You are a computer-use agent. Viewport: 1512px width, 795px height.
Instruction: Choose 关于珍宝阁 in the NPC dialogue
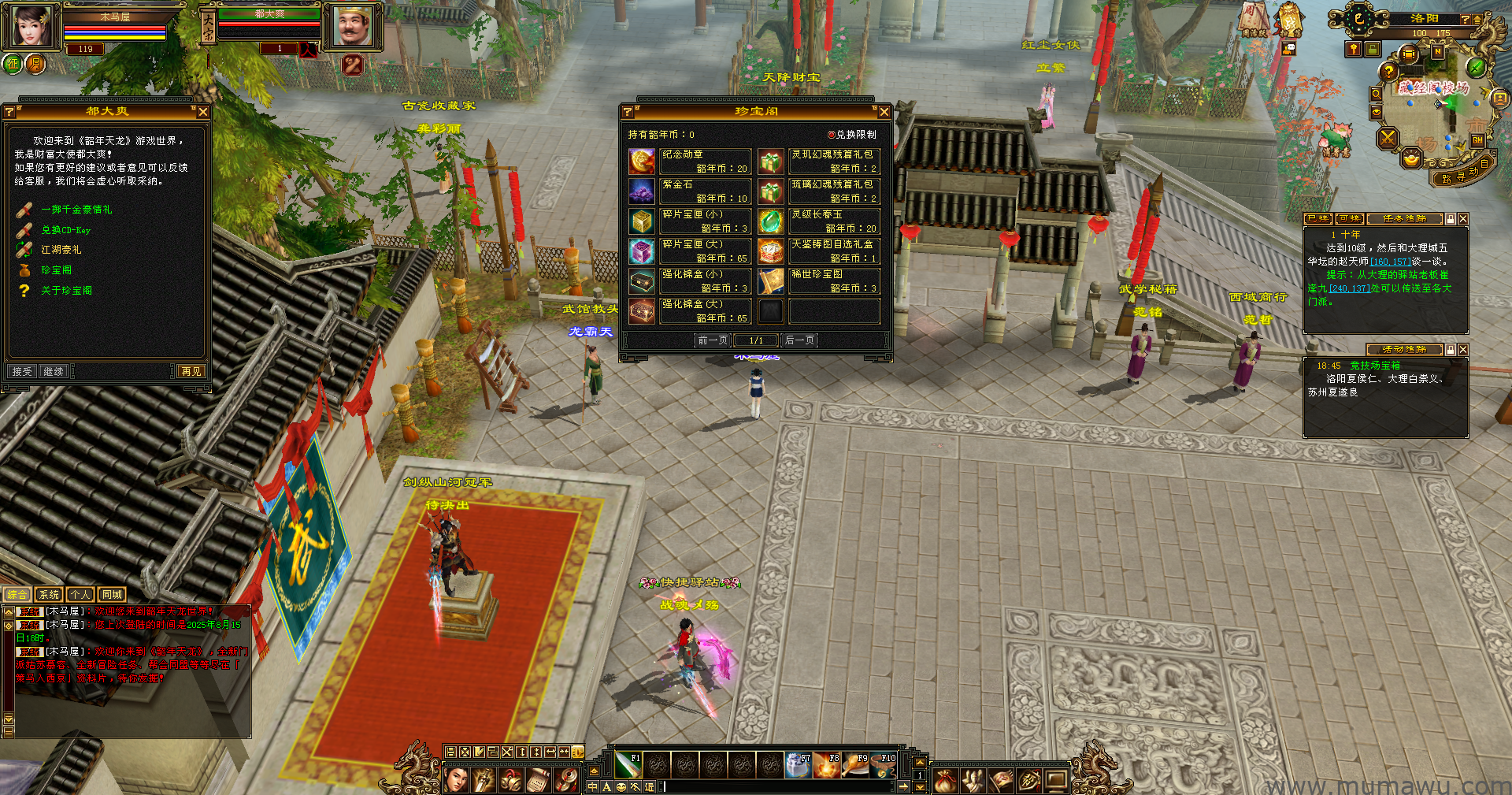pos(66,291)
